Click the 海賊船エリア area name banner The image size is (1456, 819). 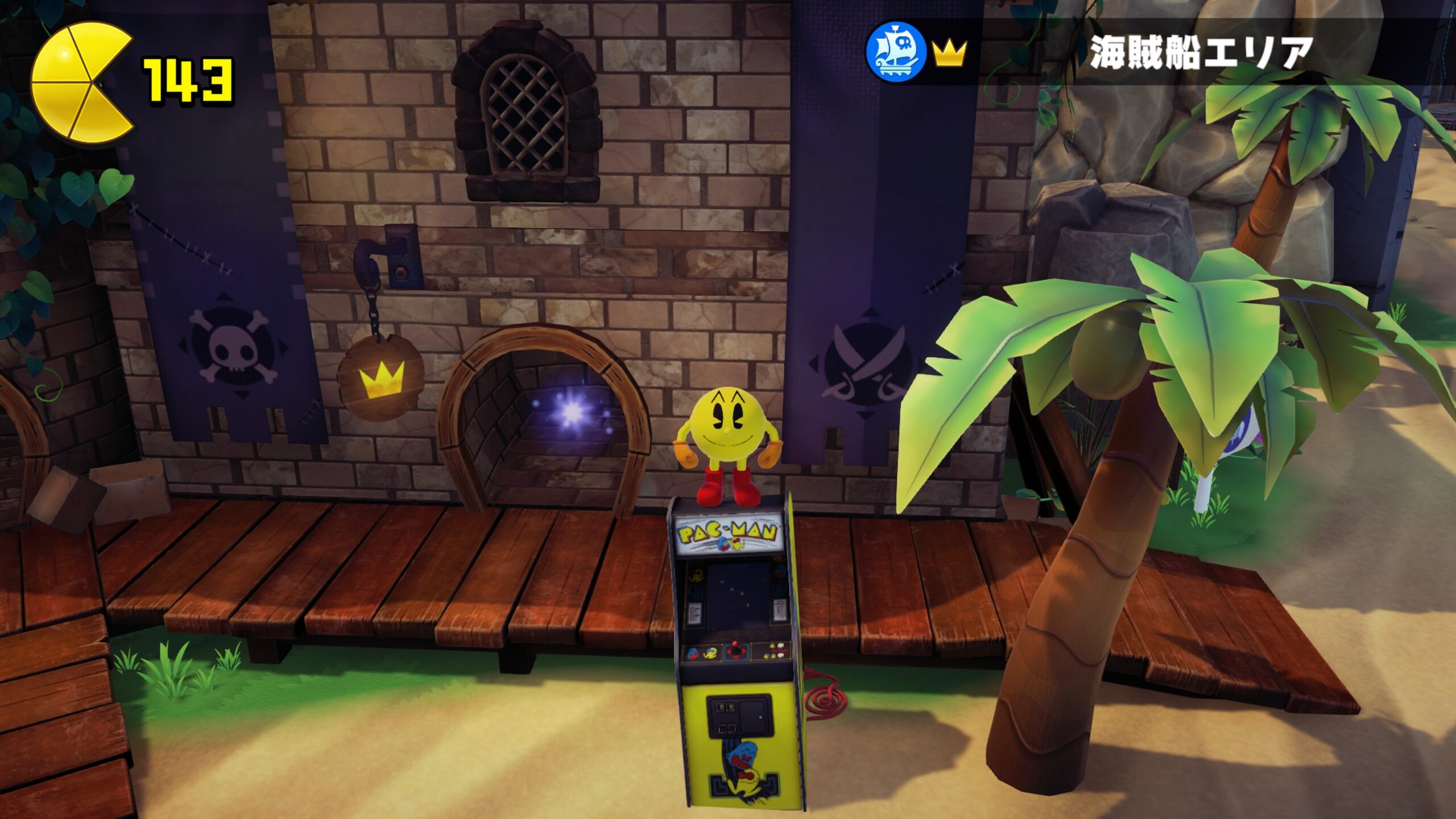pyautogui.click(x=1200, y=53)
